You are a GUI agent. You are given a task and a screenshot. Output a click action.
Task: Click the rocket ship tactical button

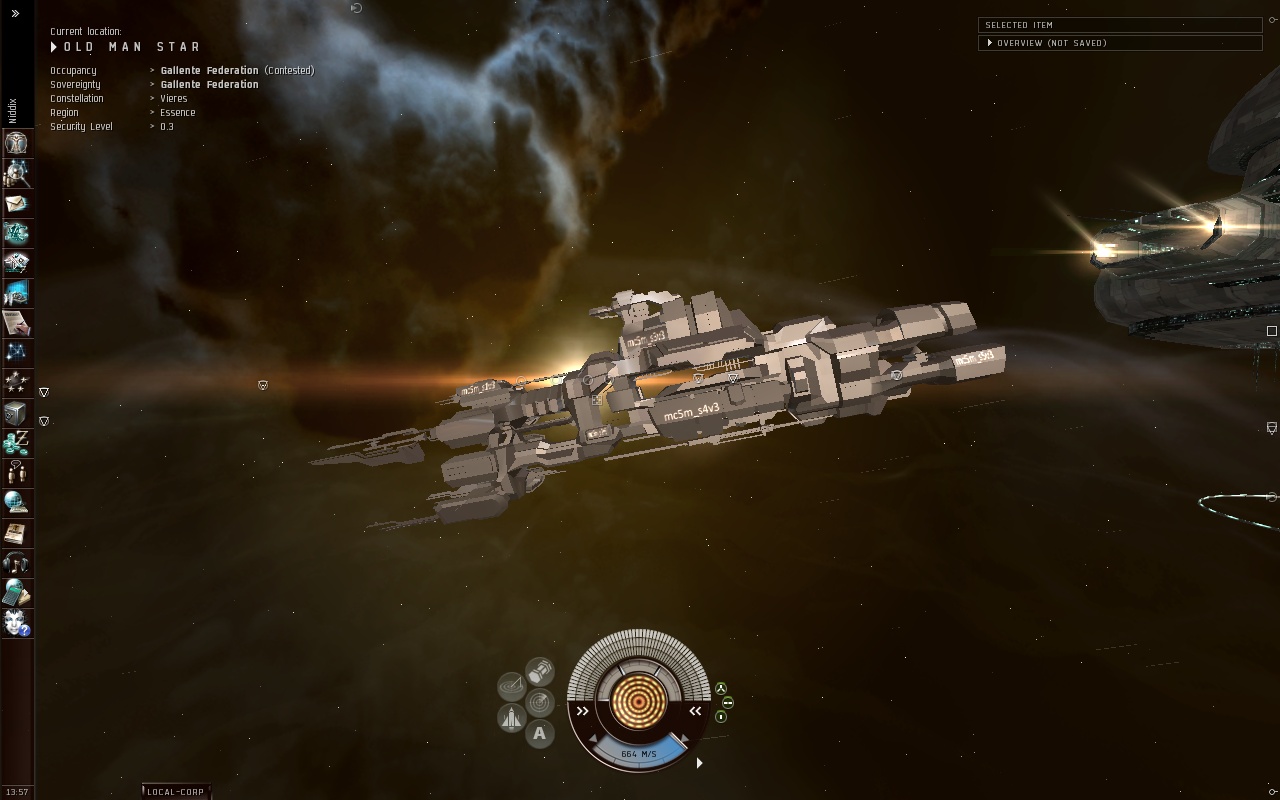pyautogui.click(x=512, y=717)
